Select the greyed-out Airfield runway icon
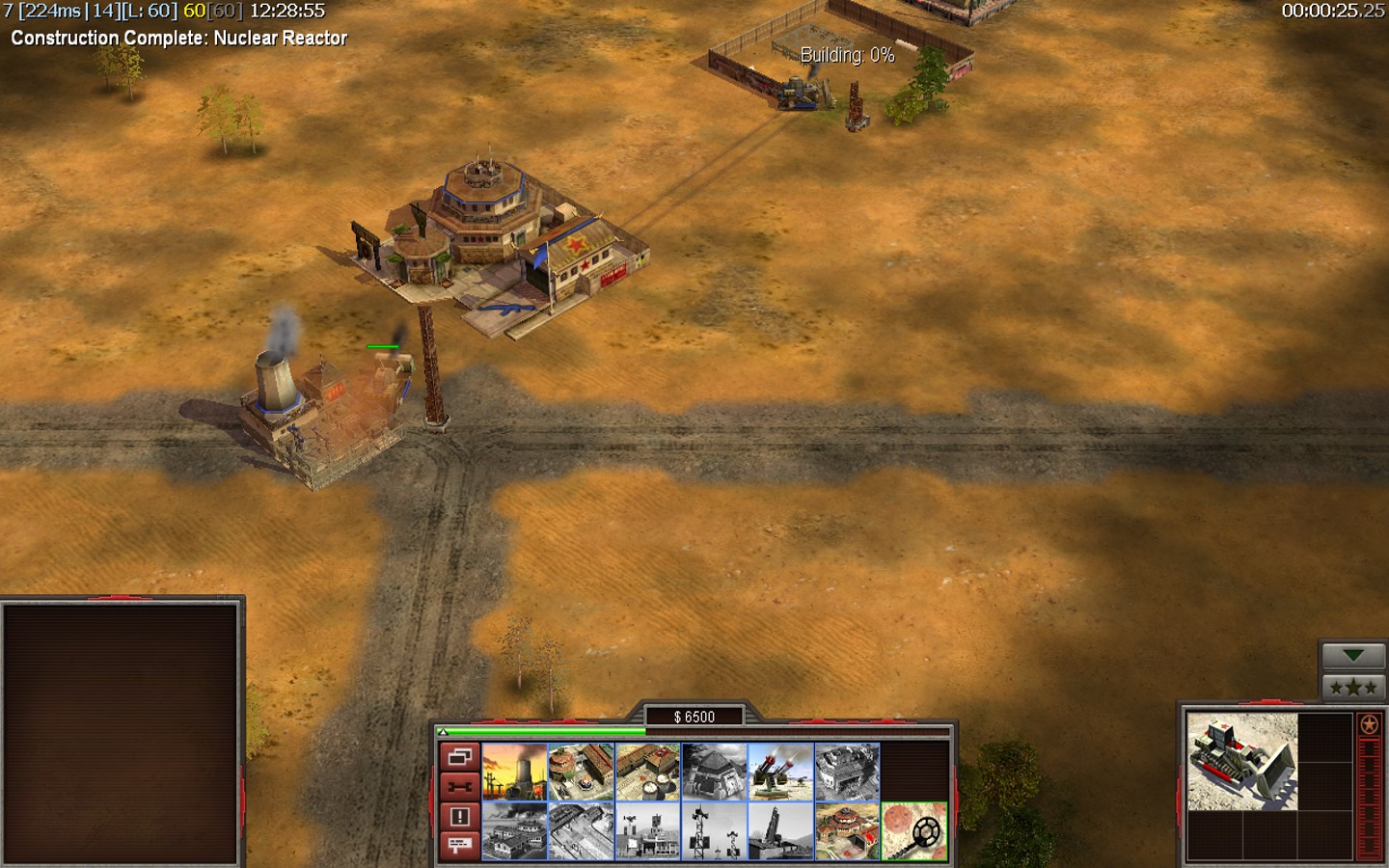The image size is (1389, 868). (581, 830)
